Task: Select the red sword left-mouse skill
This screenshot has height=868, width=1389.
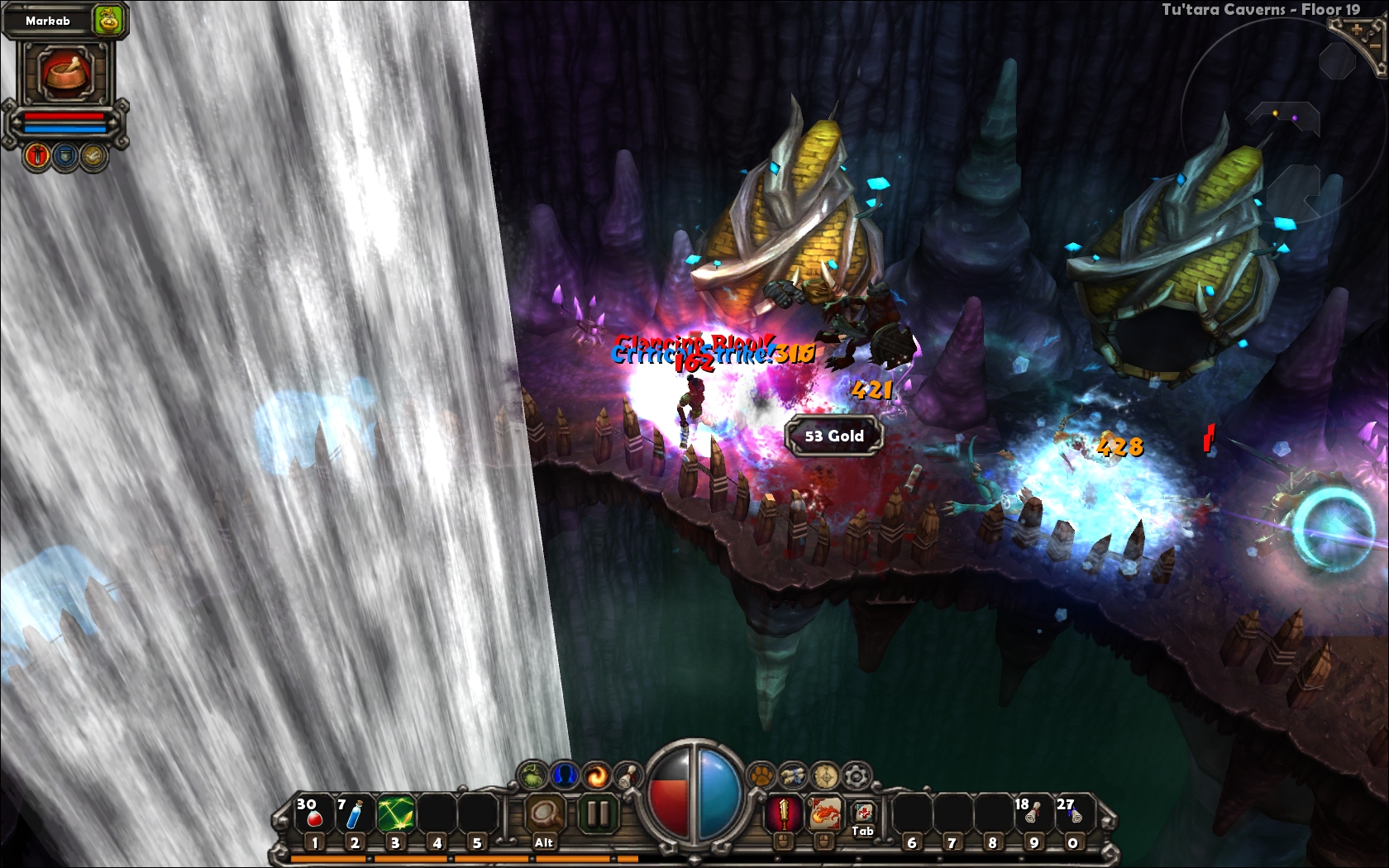Action: [x=782, y=814]
